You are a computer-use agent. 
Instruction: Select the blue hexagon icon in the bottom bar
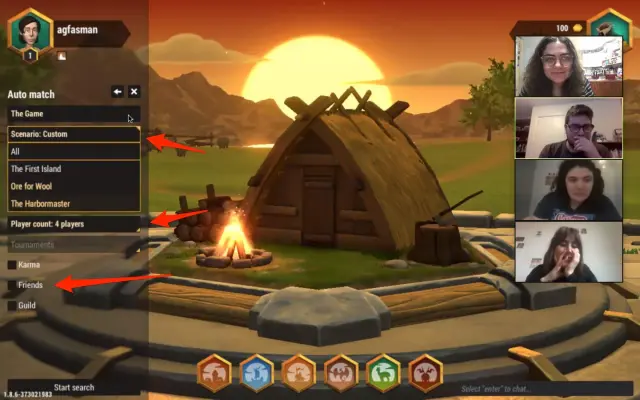(257, 374)
